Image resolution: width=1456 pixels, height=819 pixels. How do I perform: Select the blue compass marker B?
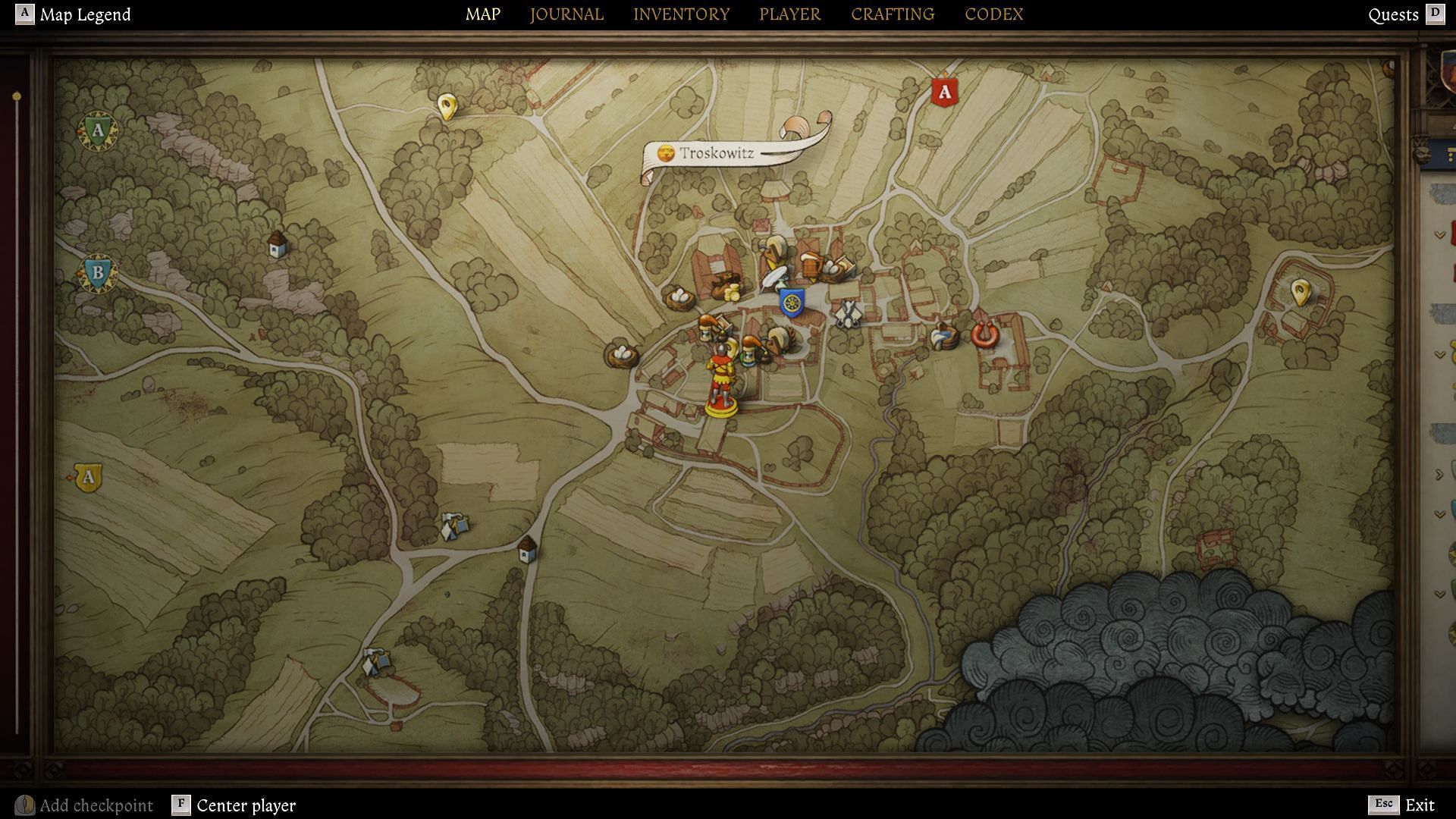click(x=98, y=272)
